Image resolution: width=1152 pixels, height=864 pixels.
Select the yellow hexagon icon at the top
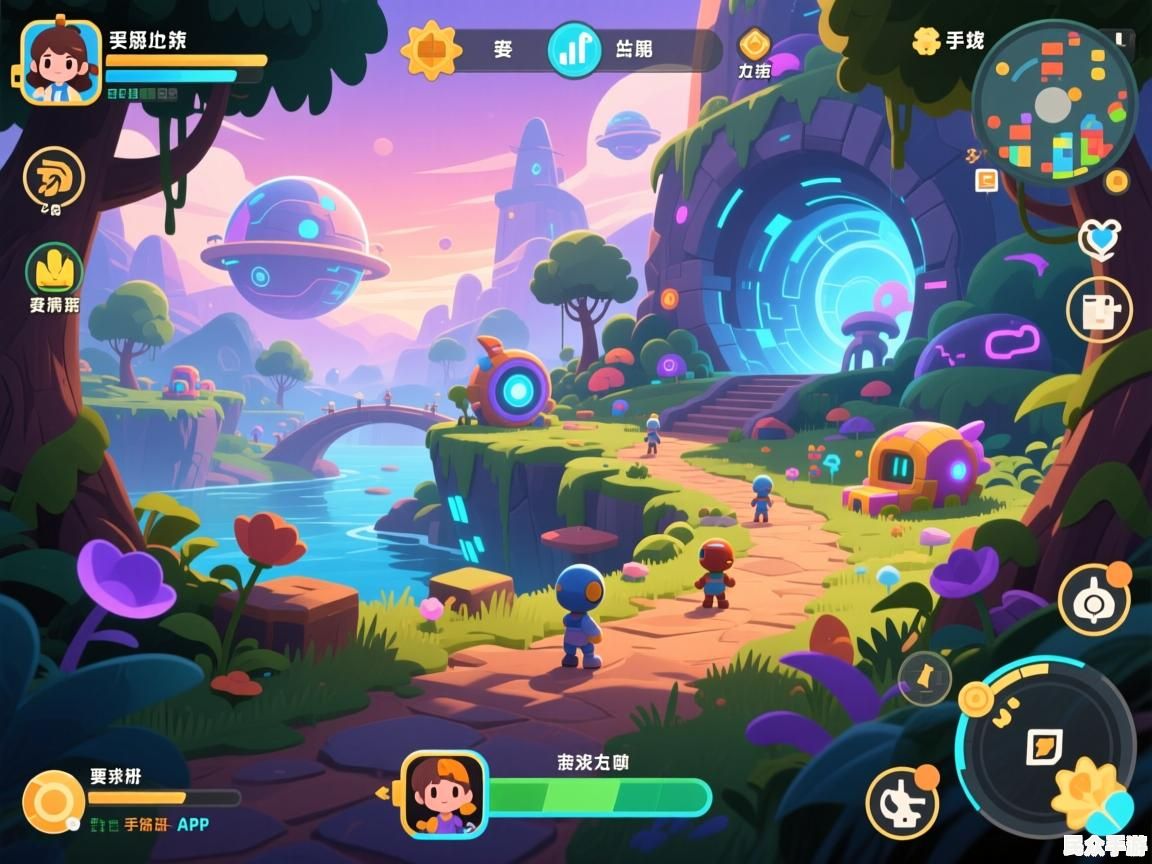[x=754, y=45]
